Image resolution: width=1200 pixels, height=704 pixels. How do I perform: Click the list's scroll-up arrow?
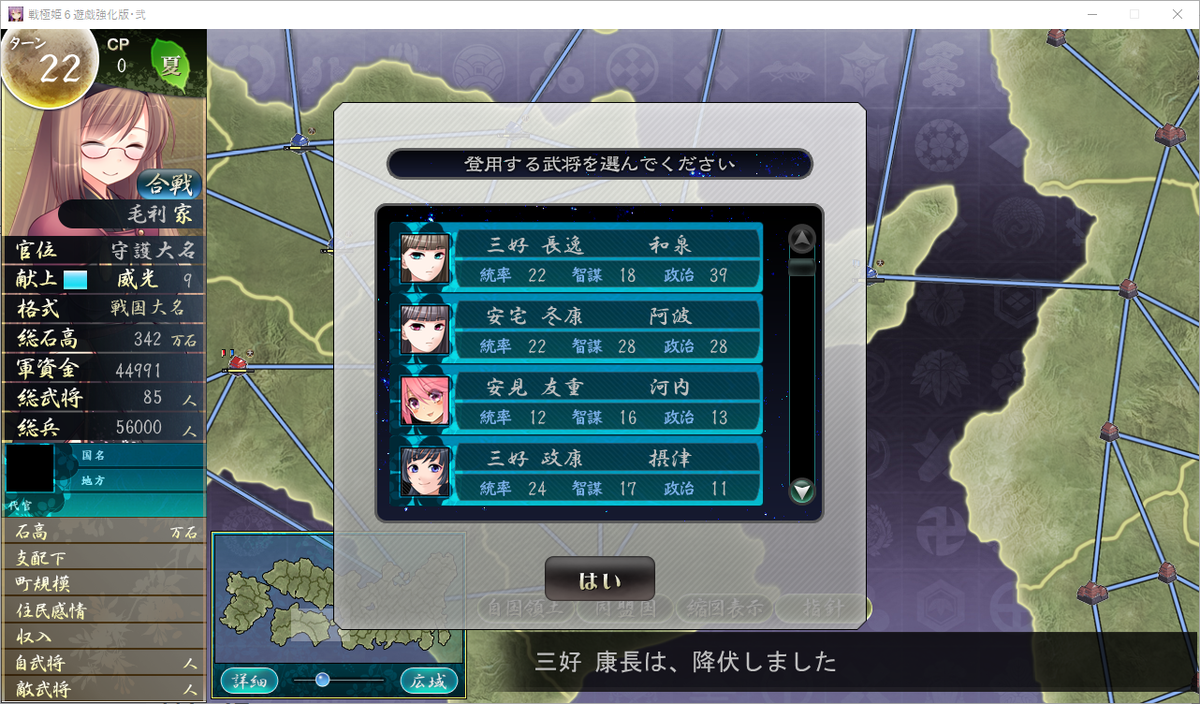coord(802,238)
